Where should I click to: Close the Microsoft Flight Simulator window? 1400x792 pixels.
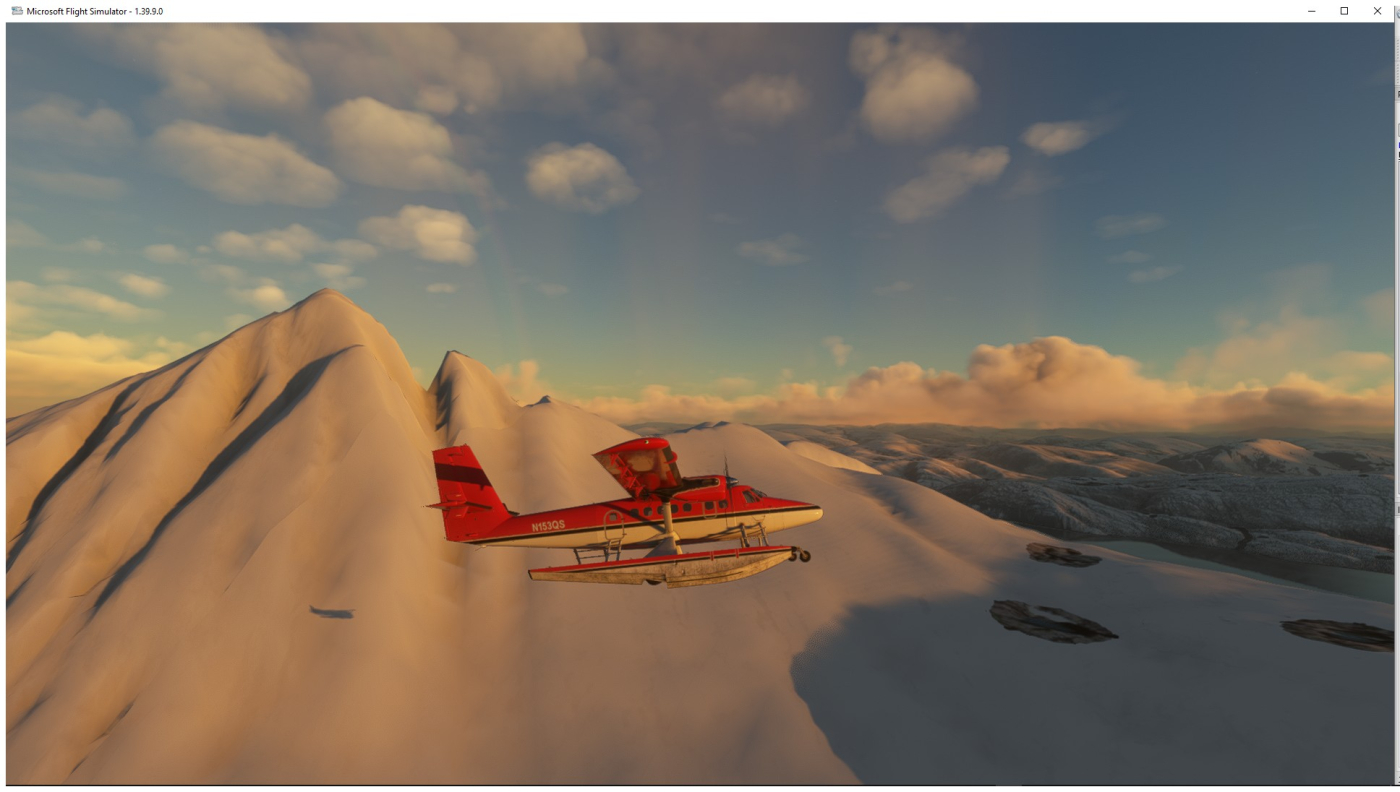[x=1377, y=11]
